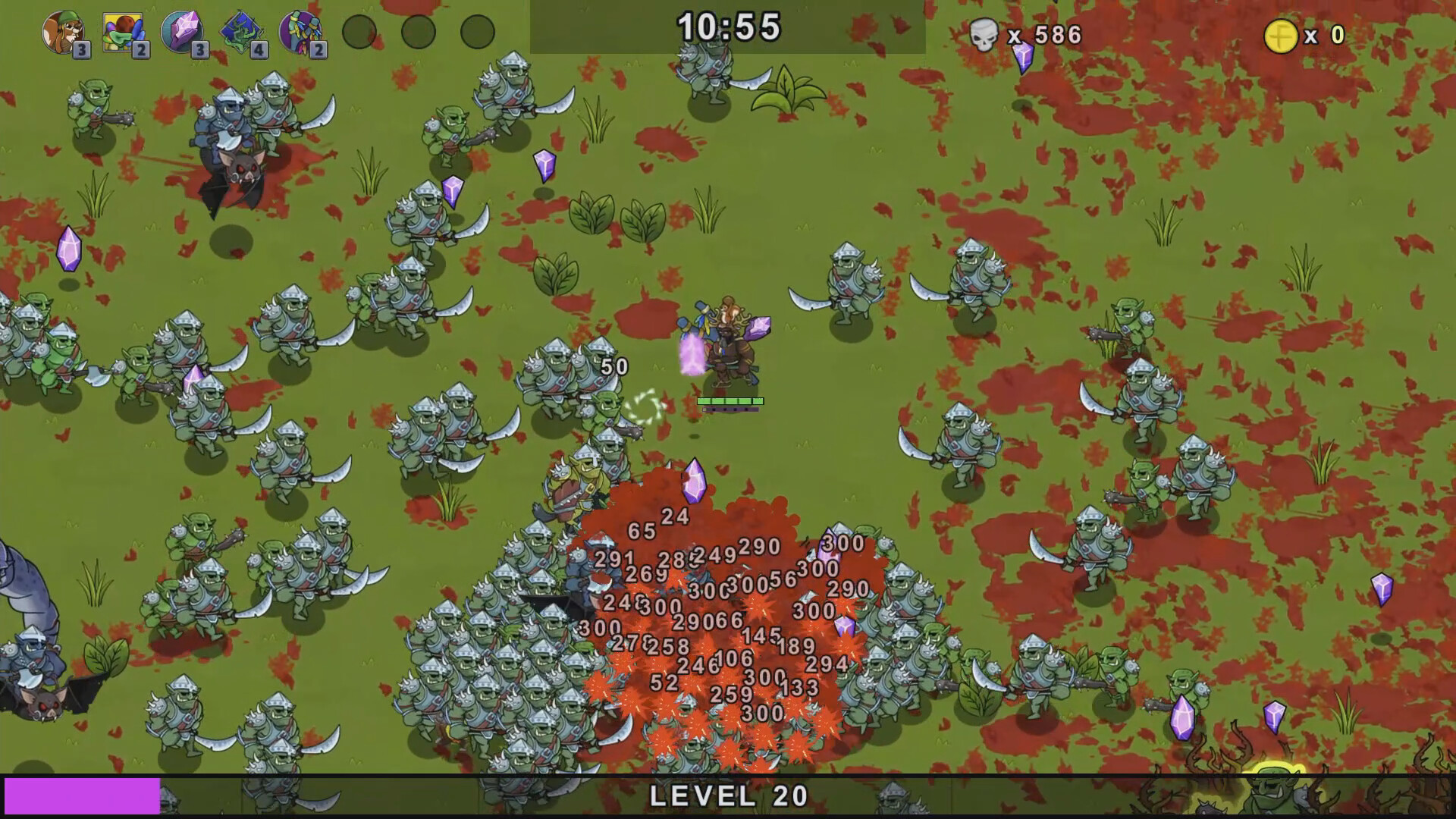Click the third empty ability slot circle
Image resolution: width=1456 pixels, height=819 pixels.
475,32
